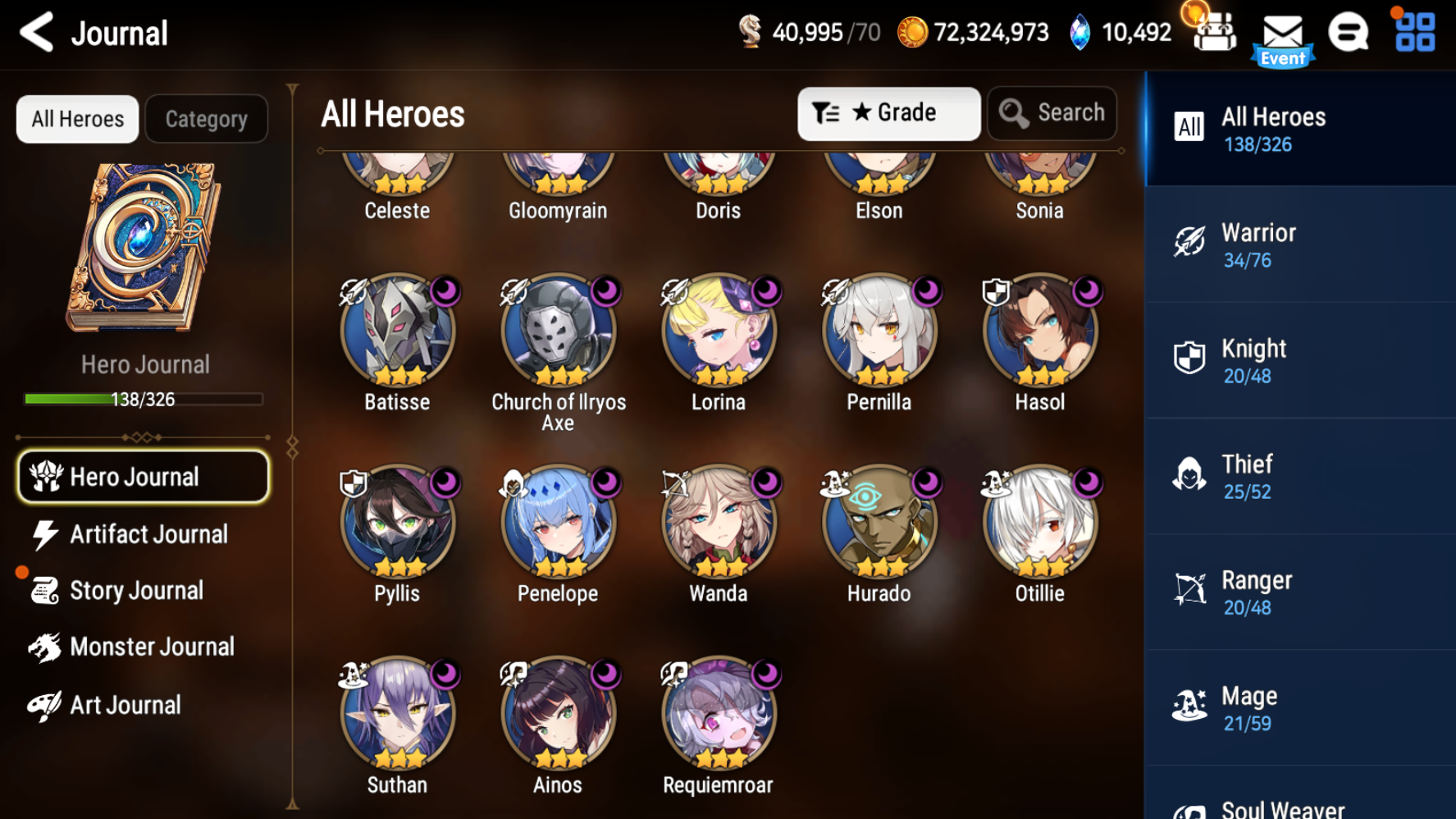Select the All Heroes tab

click(78, 119)
